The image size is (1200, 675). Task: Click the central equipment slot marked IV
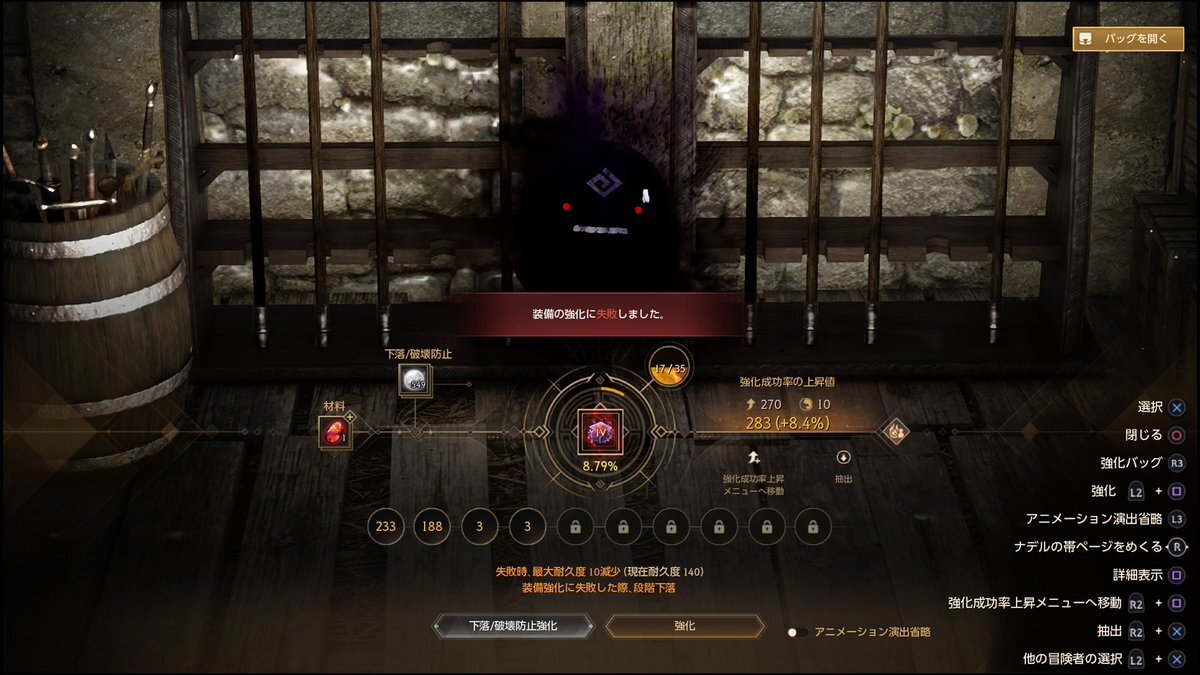600,430
